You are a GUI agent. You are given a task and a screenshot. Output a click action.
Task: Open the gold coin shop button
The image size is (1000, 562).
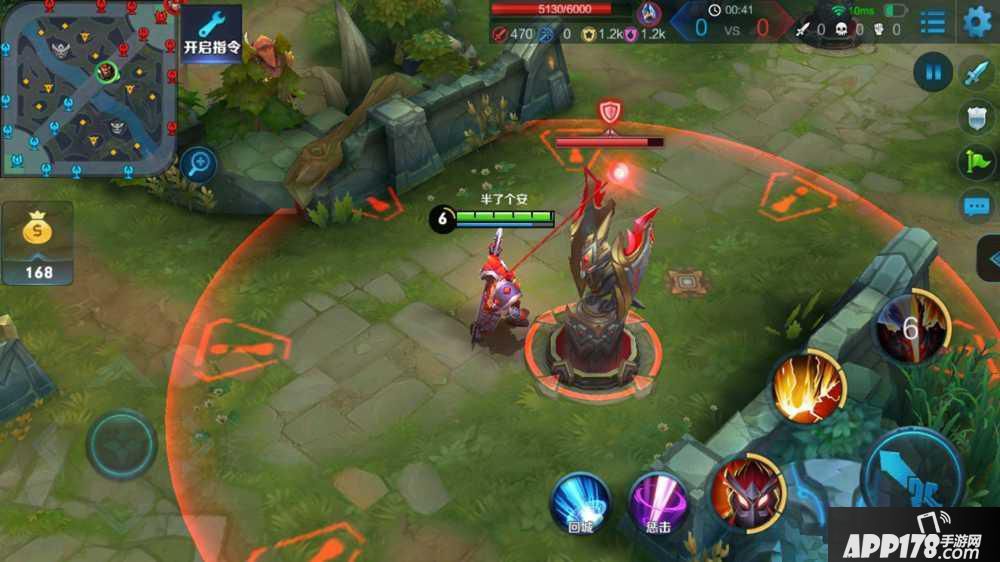pos(38,242)
